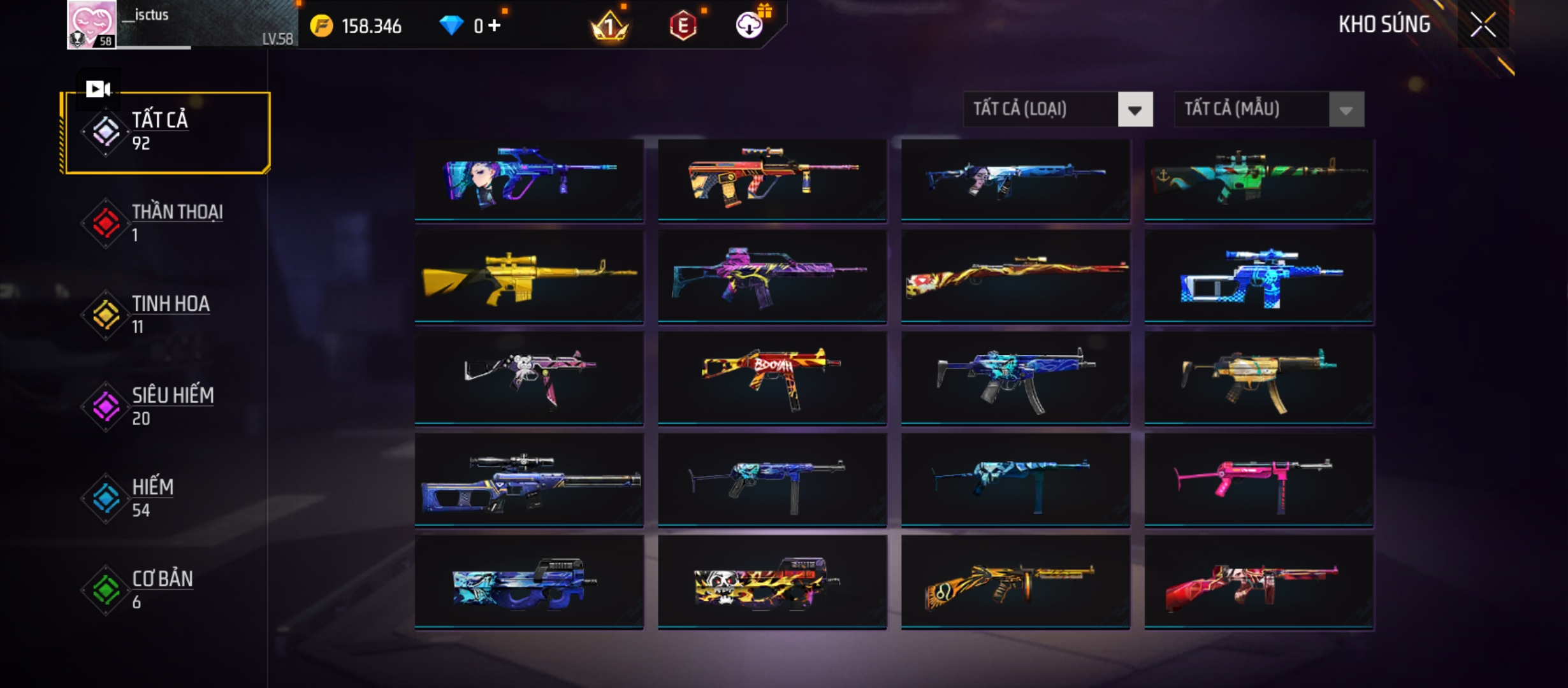Image resolution: width=1568 pixels, height=688 pixels.
Task: Open the gold crown rank icon
Action: (609, 26)
